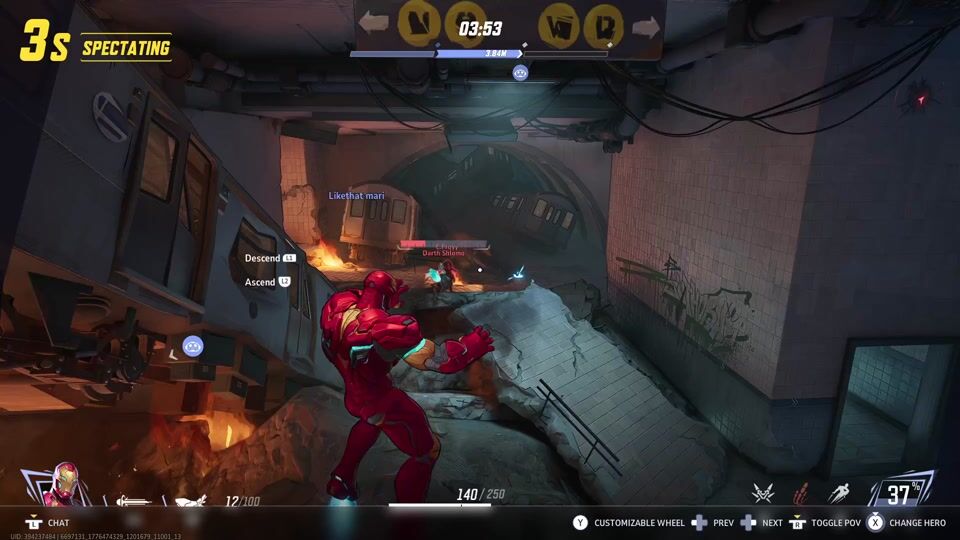Click the Iron Man hero portrait
This screenshot has width=960, height=540.
(66, 484)
